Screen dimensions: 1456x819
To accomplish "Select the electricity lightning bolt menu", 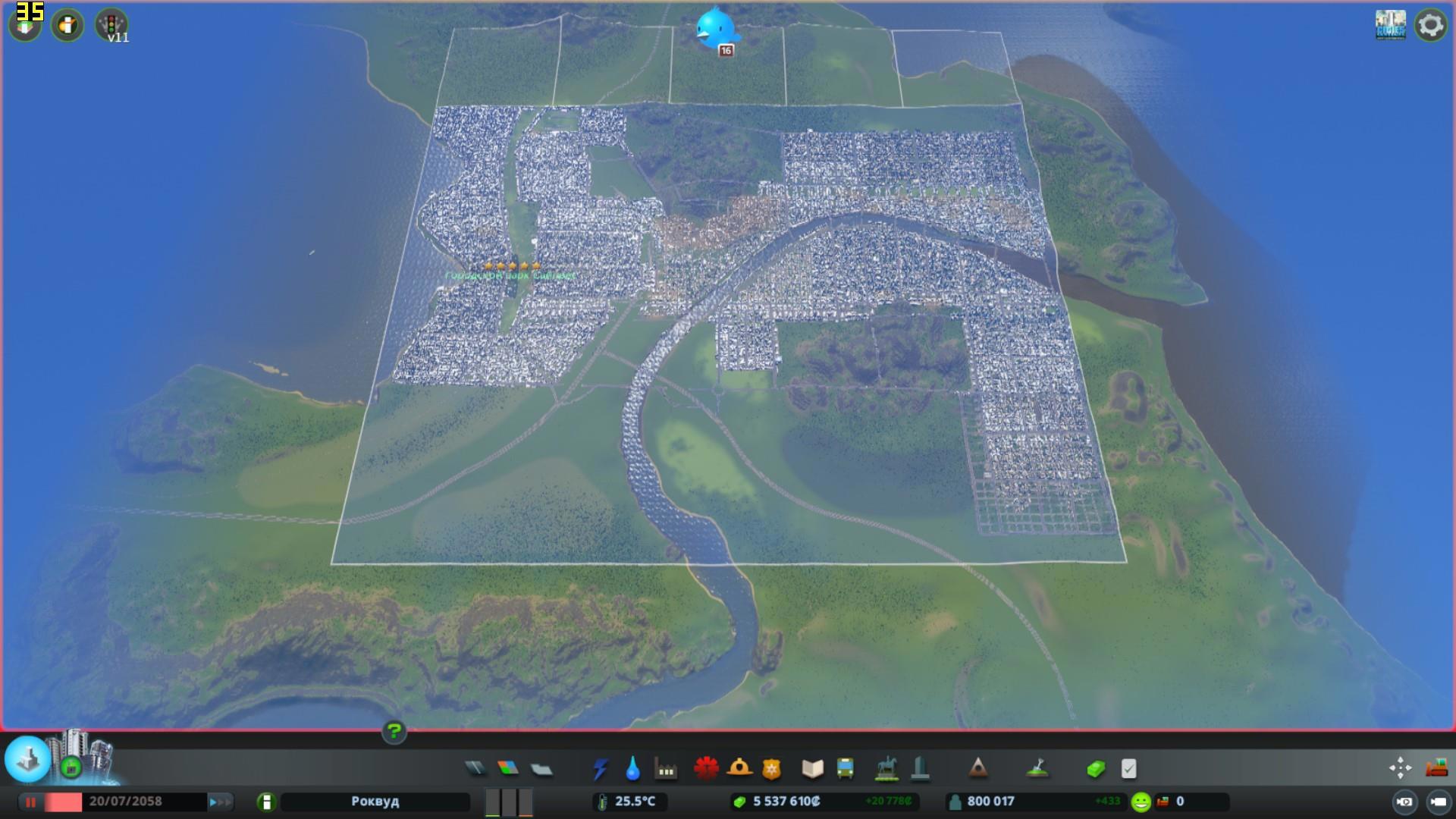I will pos(600,769).
